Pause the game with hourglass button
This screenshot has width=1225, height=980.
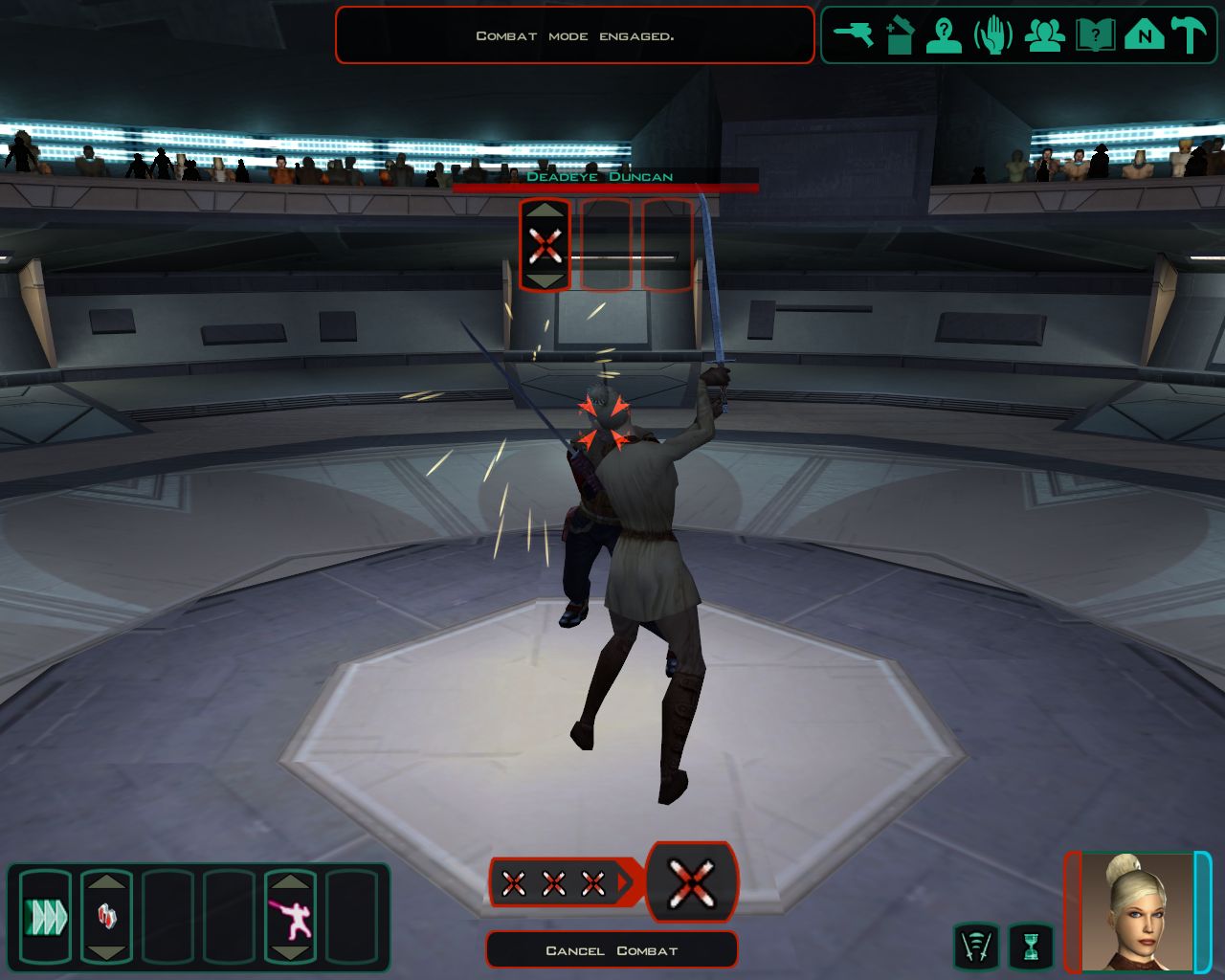(x=1031, y=947)
